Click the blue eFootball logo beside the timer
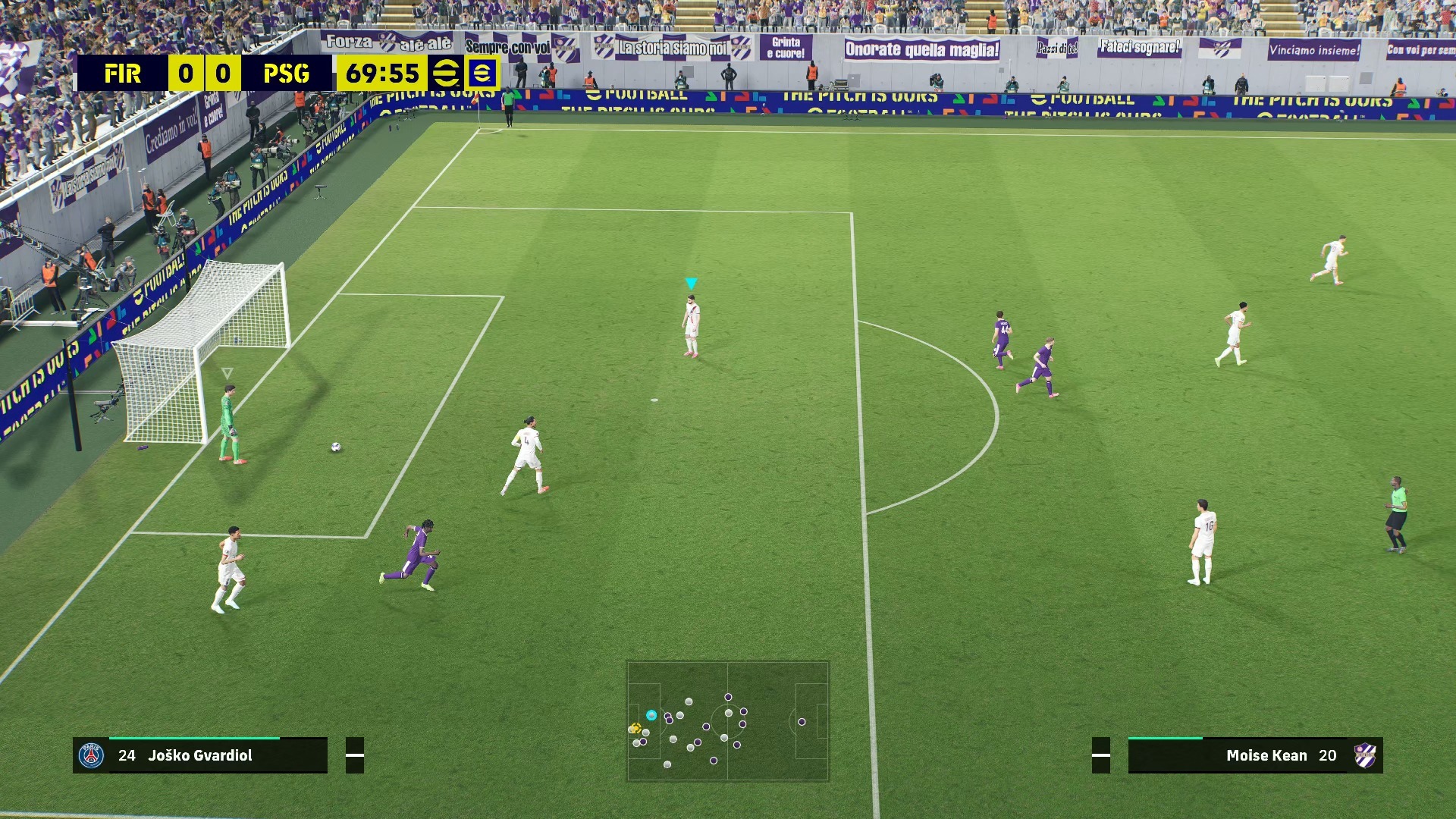This screenshot has width=1456, height=819. click(482, 74)
